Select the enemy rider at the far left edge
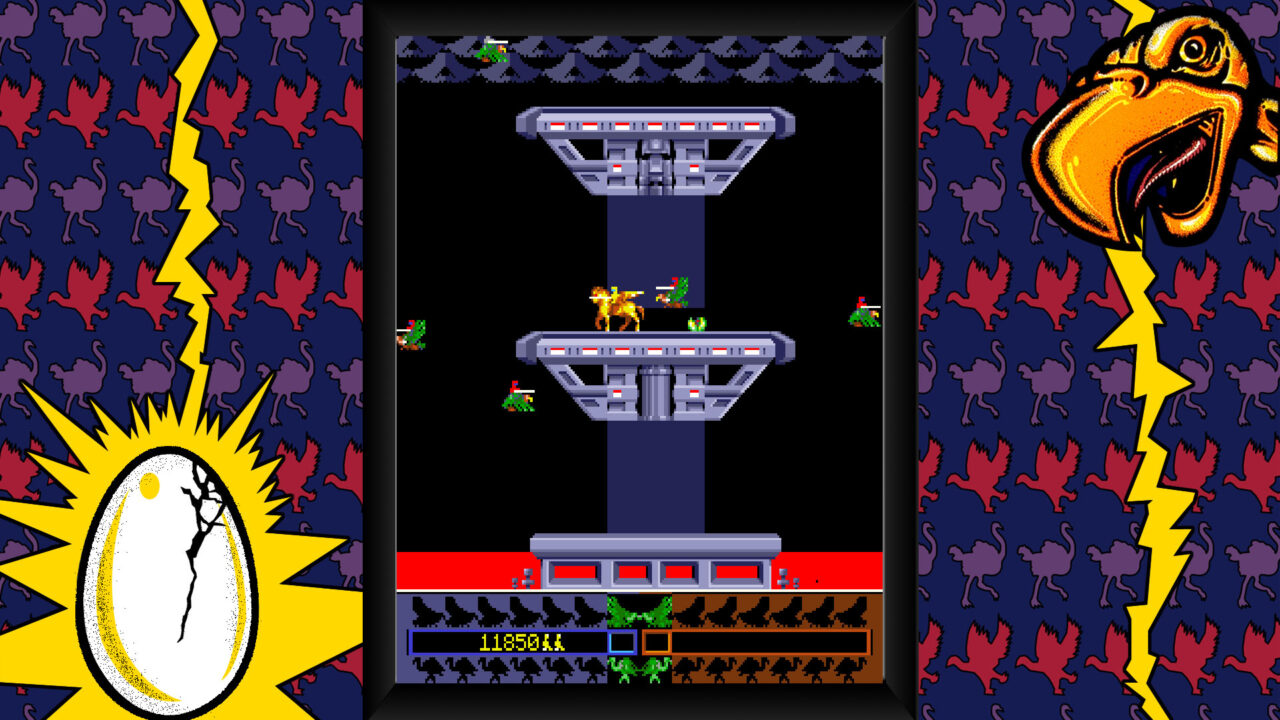This screenshot has width=1280, height=720. coord(416,335)
